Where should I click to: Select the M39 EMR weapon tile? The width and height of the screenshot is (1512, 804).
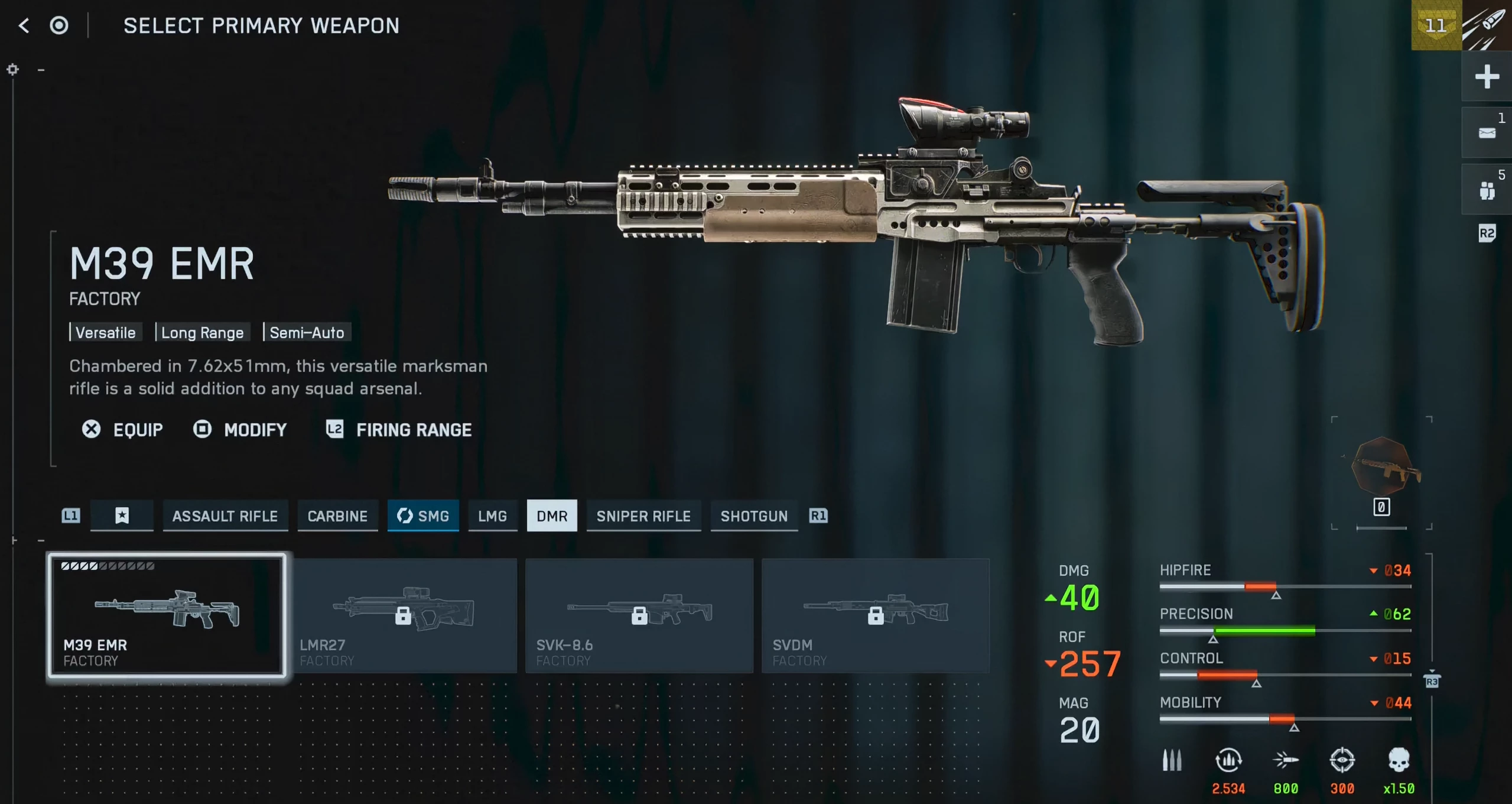pyautogui.click(x=167, y=615)
